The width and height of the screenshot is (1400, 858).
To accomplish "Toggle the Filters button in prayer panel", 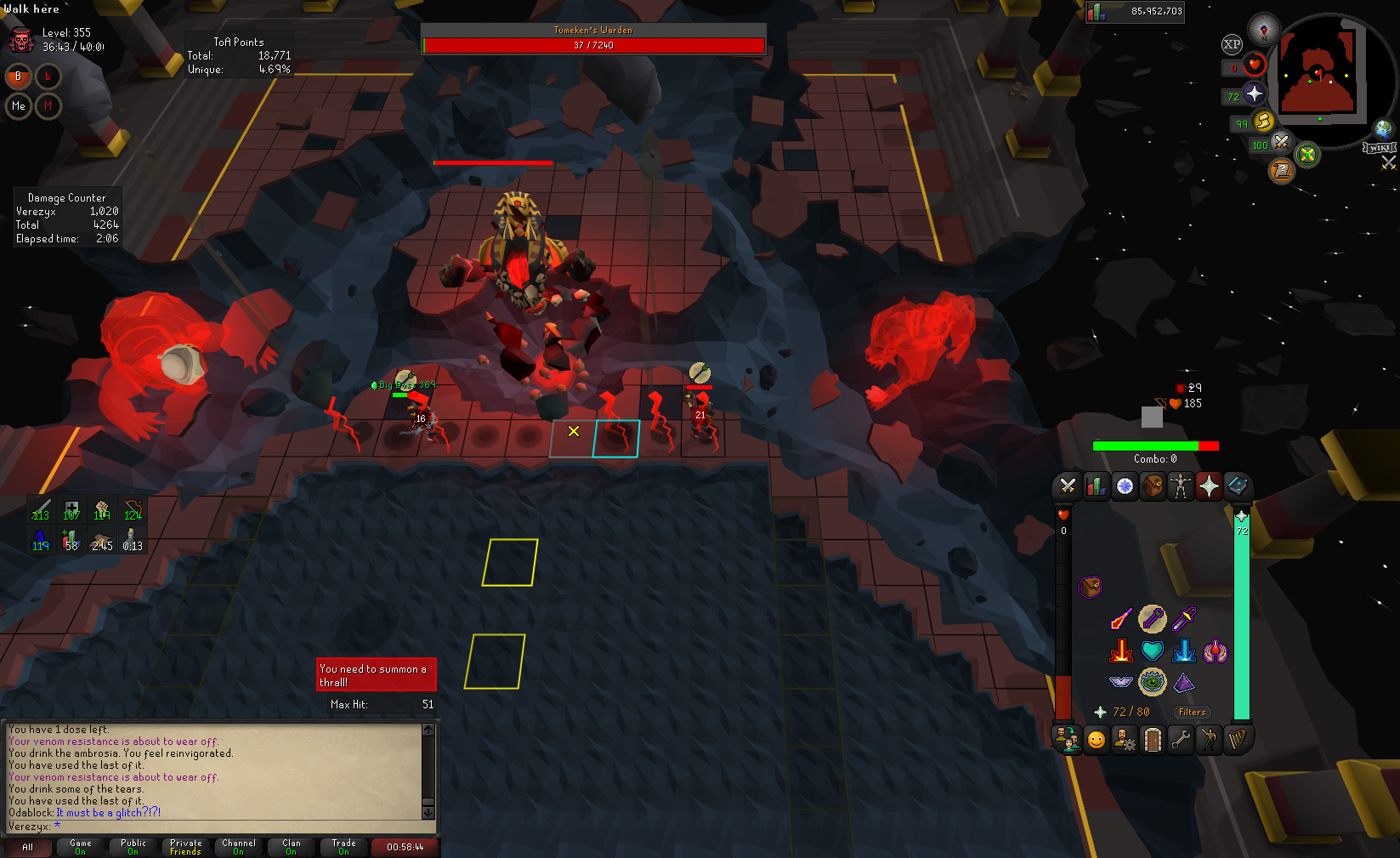I will pos(1192,713).
